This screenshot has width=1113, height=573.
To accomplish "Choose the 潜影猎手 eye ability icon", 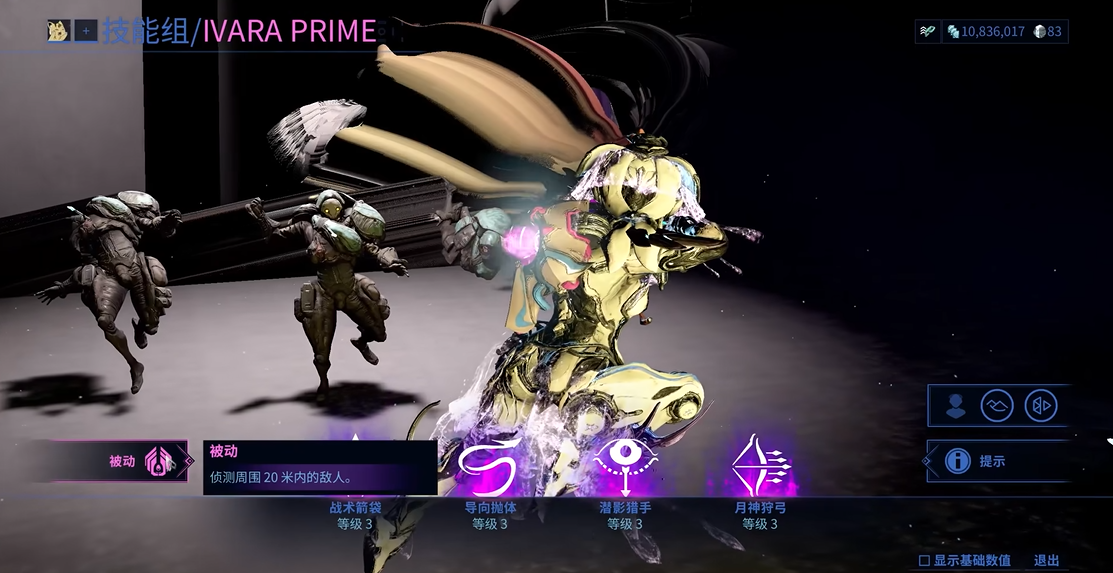I will pos(626,466).
